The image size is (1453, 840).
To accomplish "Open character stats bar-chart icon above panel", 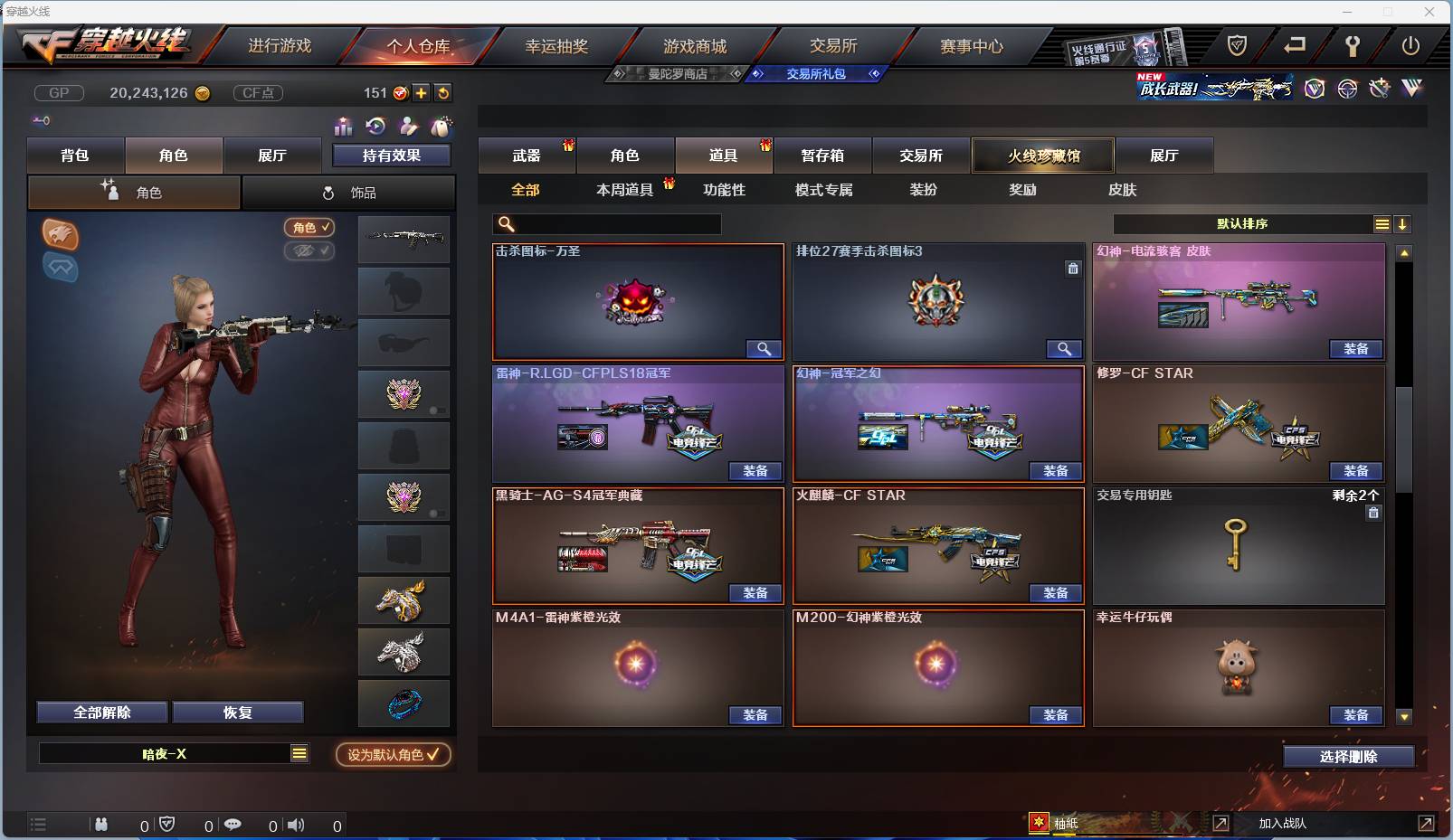I will (343, 128).
